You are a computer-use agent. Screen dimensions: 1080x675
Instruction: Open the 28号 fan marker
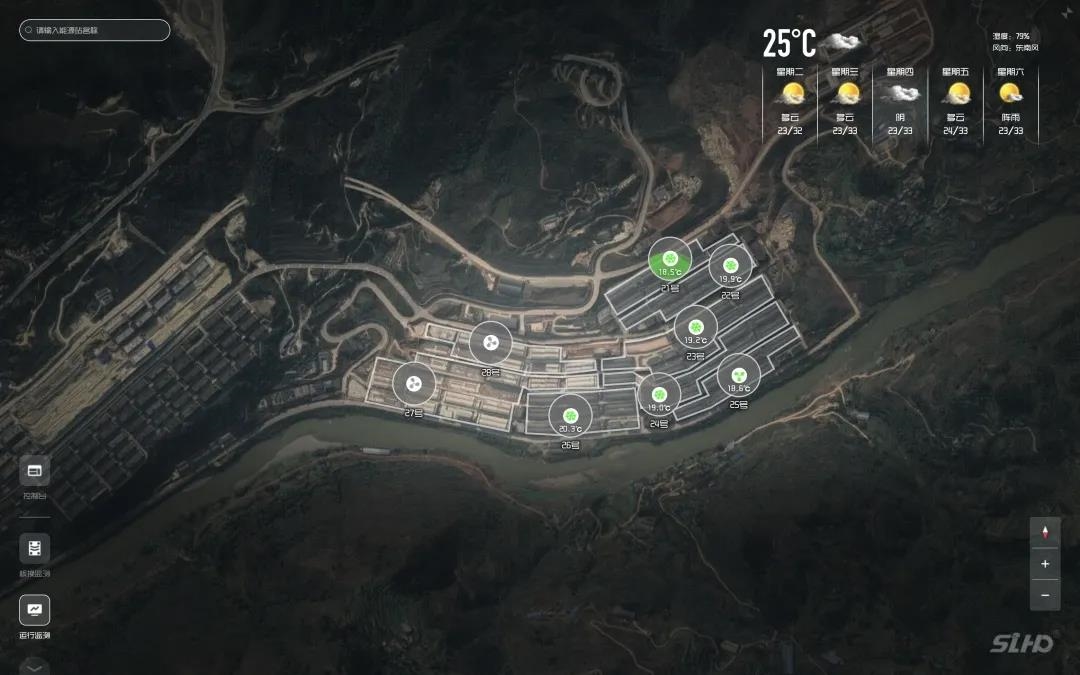click(x=491, y=344)
